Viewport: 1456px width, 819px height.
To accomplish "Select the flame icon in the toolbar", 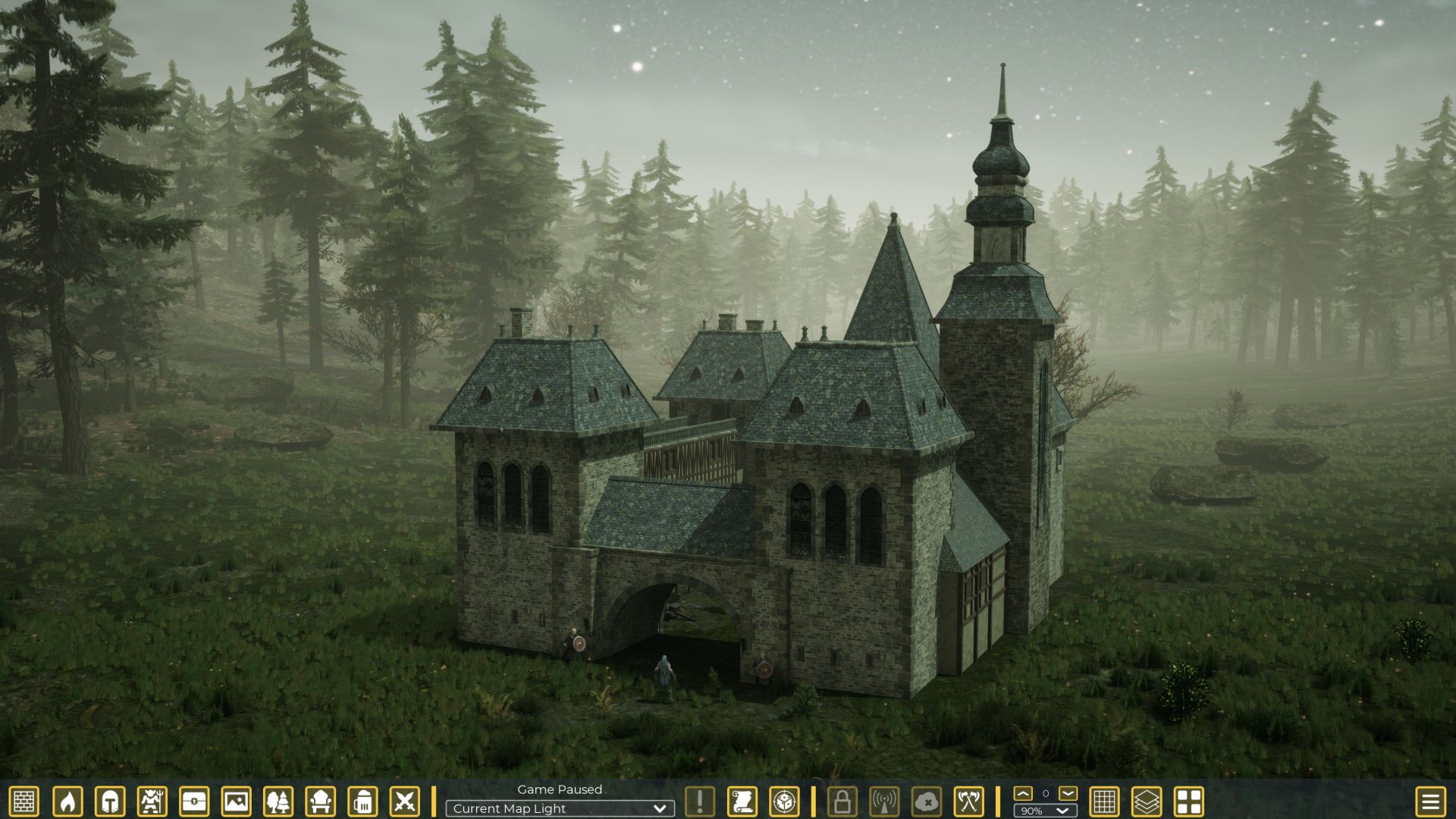I will point(67,802).
